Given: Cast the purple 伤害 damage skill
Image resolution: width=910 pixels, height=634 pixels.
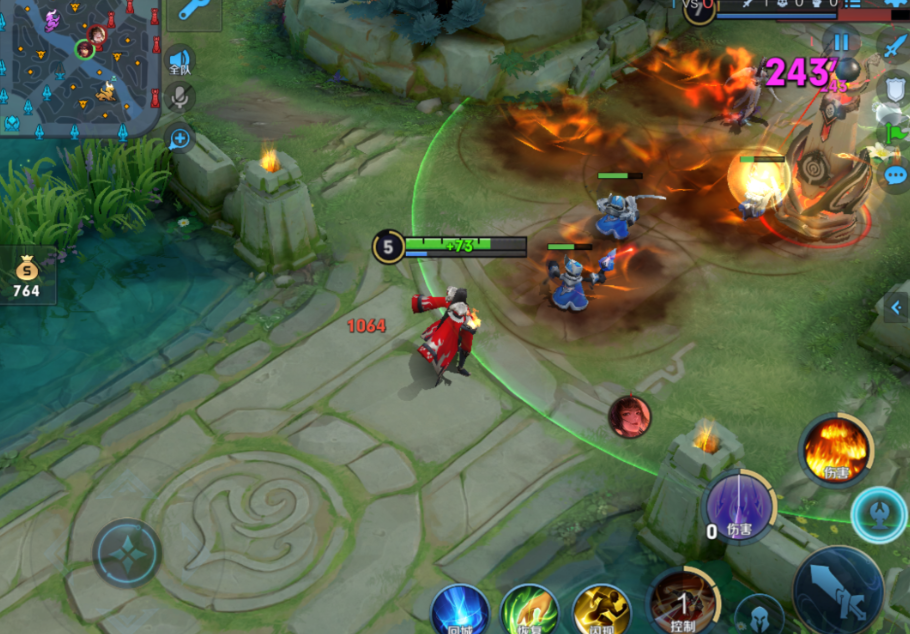Looking at the screenshot, I should [740, 505].
